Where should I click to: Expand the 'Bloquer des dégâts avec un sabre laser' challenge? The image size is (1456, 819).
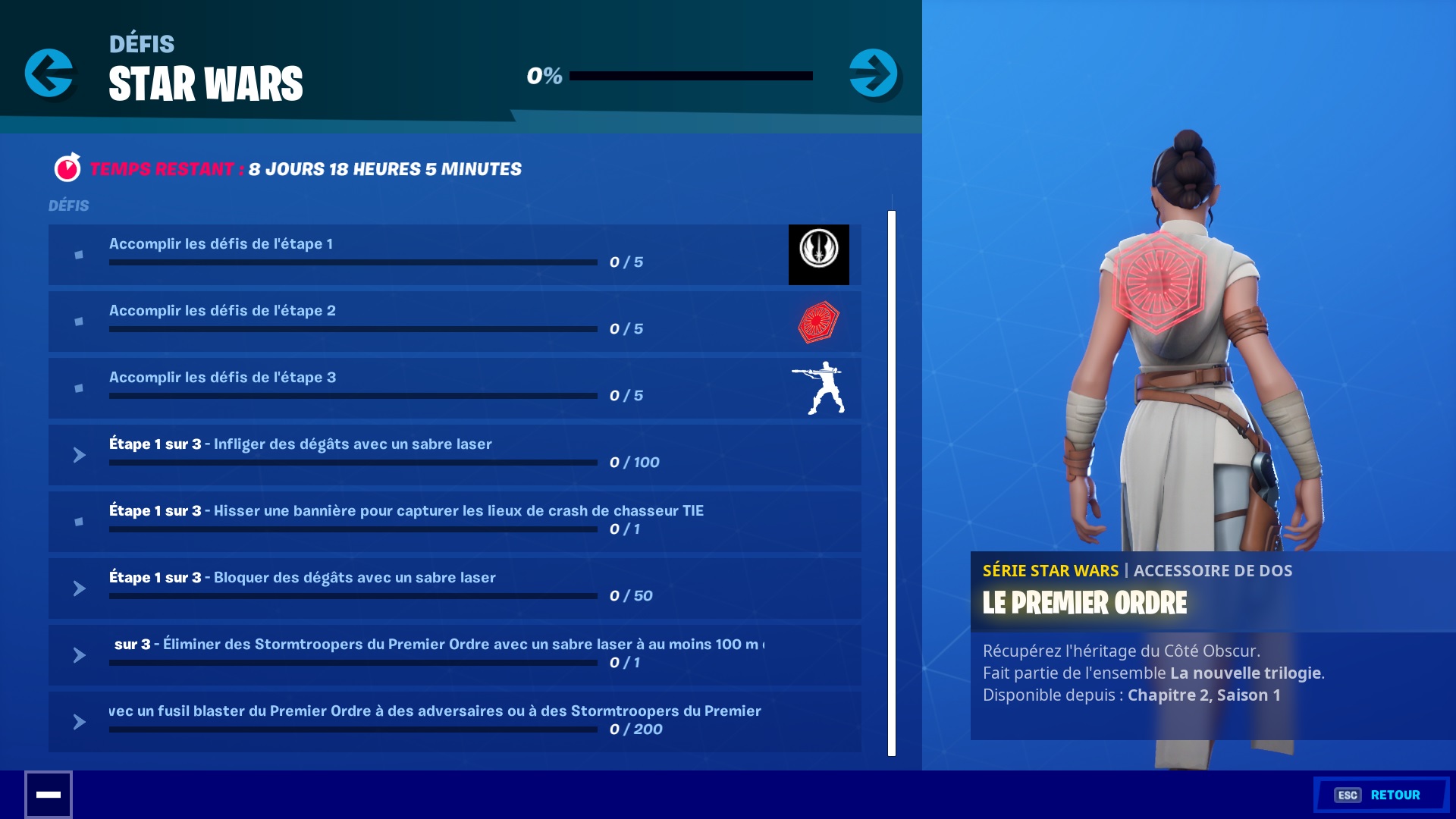79,588
